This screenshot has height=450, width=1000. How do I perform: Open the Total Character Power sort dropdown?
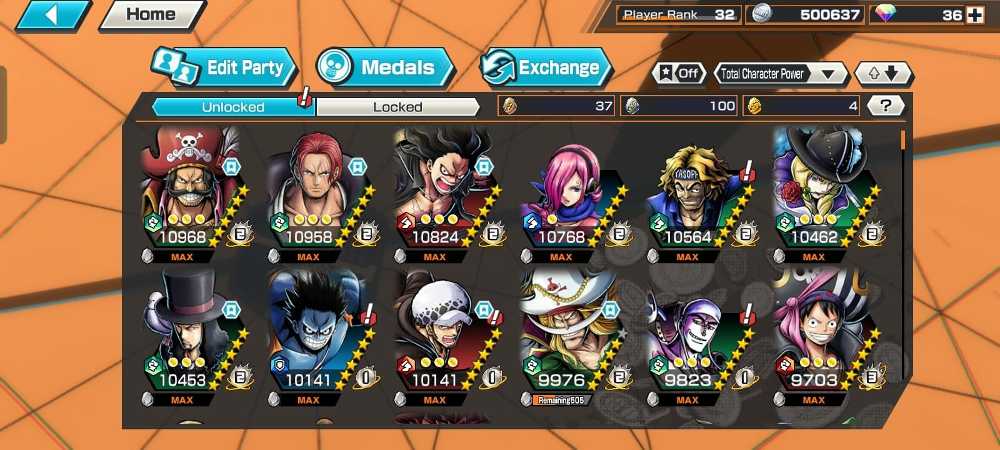[780, 74]
